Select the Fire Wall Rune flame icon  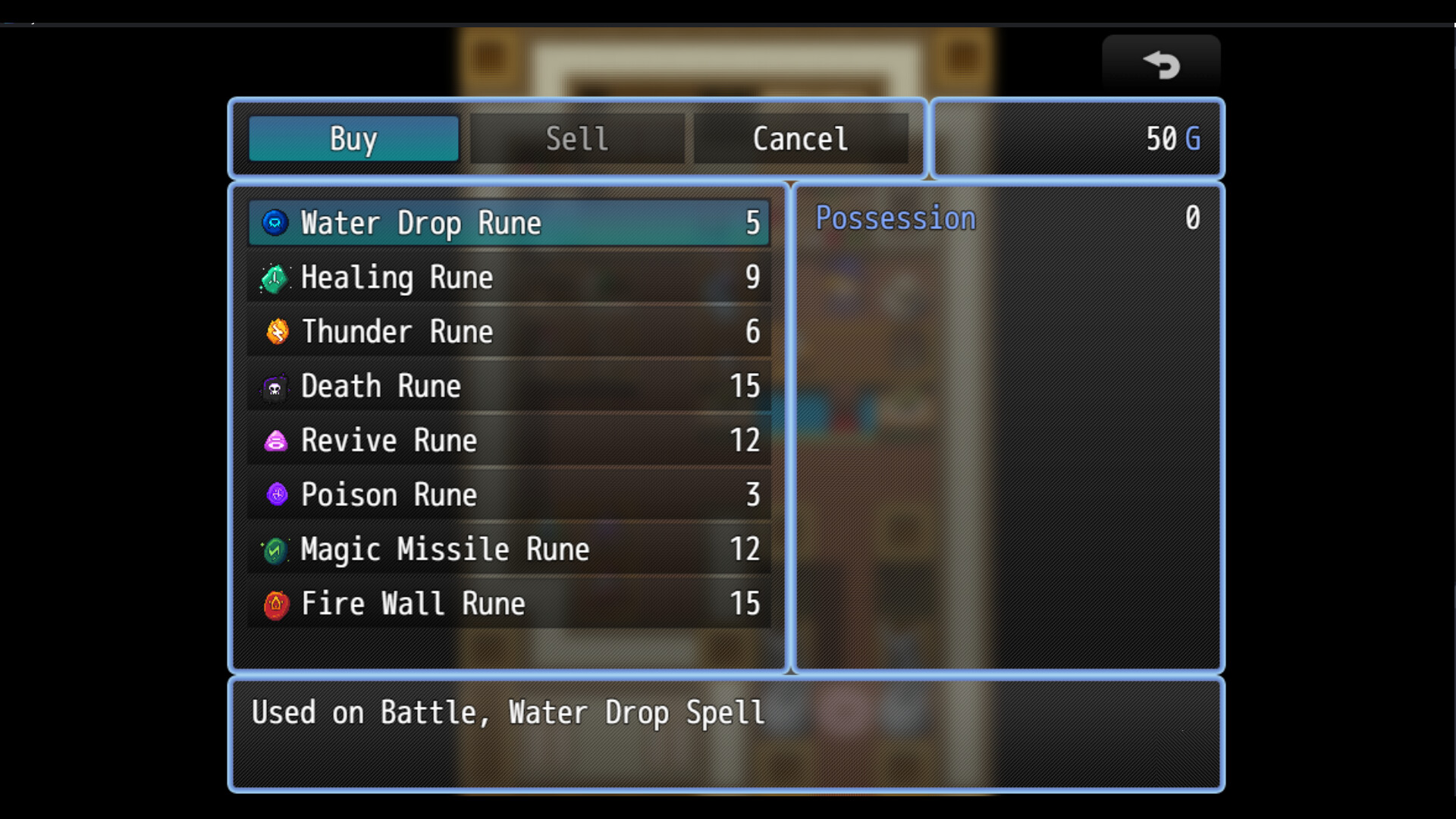coord(275,604)
